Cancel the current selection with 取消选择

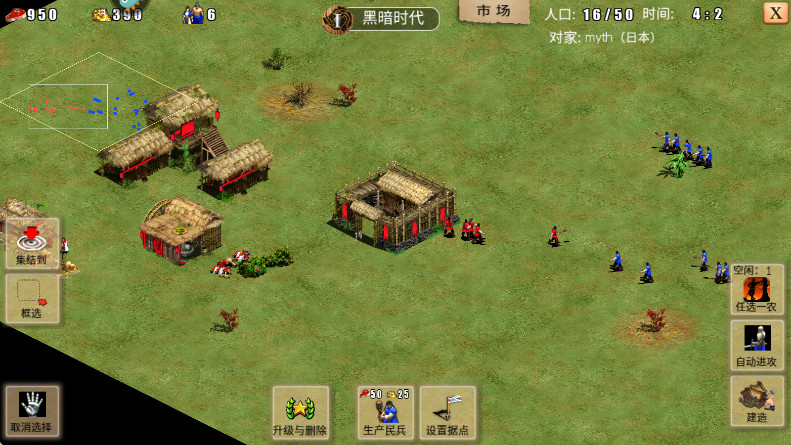point(32,410)
